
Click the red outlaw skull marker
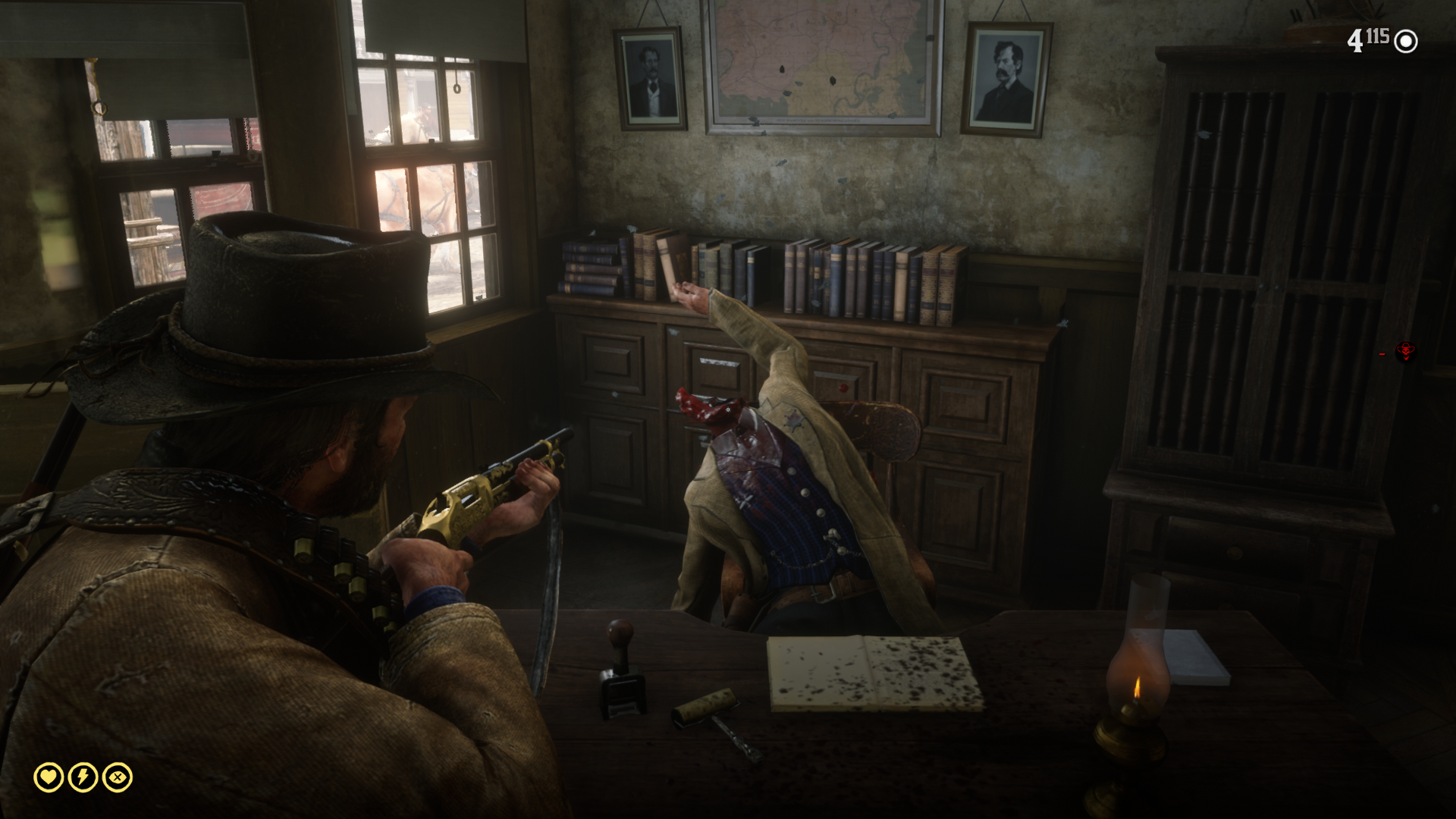tap(1406, 350)
